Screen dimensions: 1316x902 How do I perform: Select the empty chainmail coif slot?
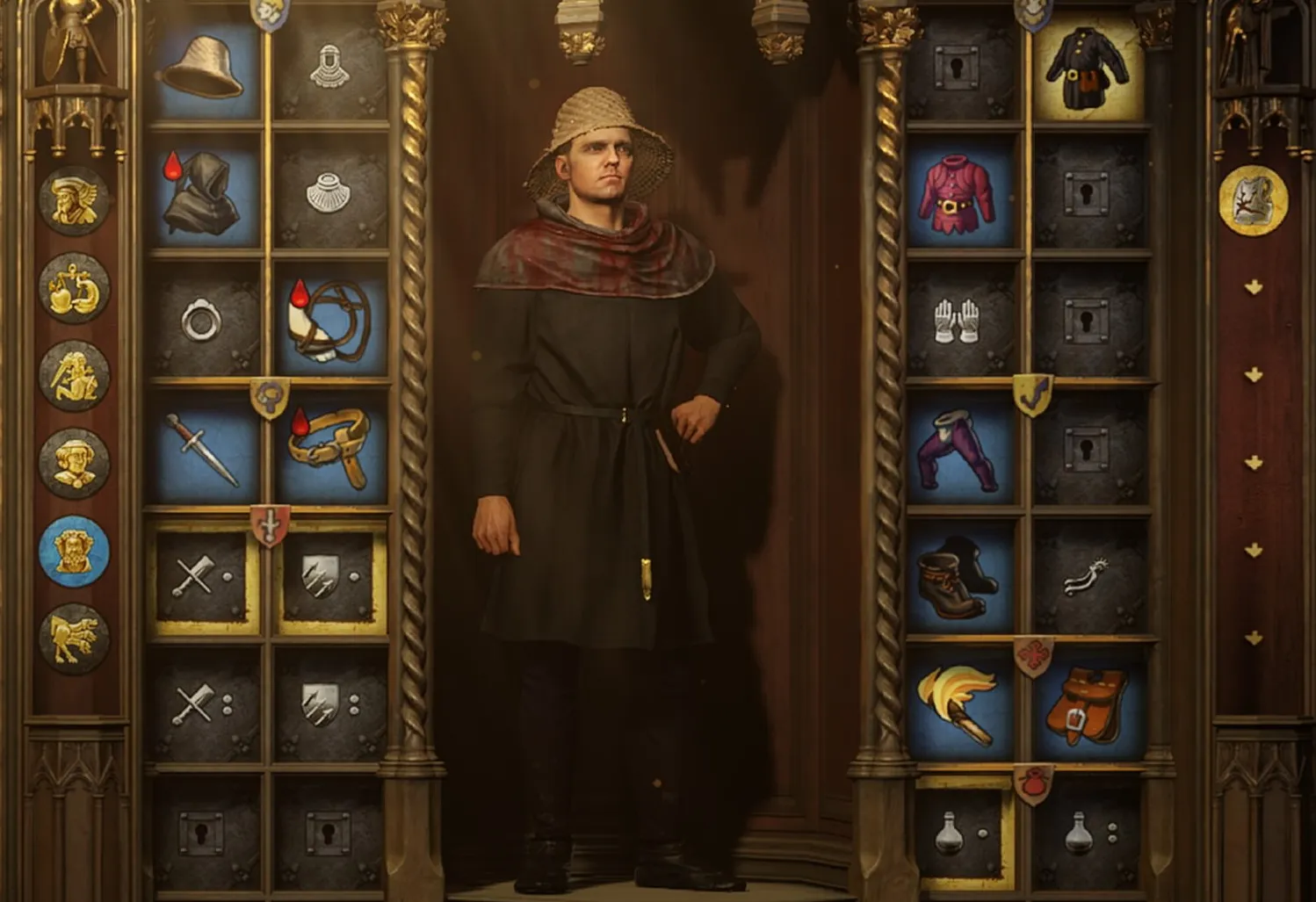tap(330, 67)
